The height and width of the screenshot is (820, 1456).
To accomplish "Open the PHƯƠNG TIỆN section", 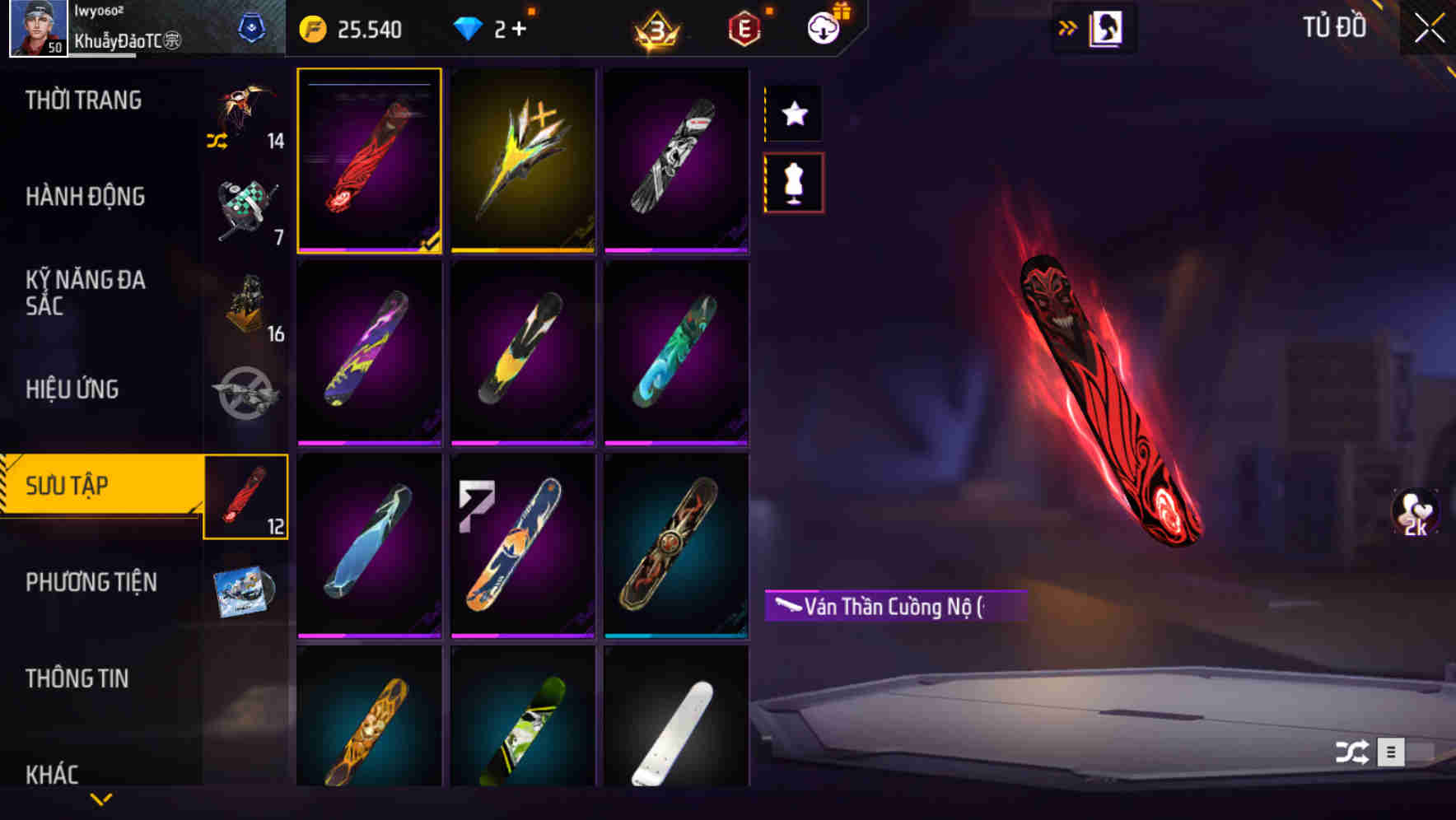I will pos(91,582).
